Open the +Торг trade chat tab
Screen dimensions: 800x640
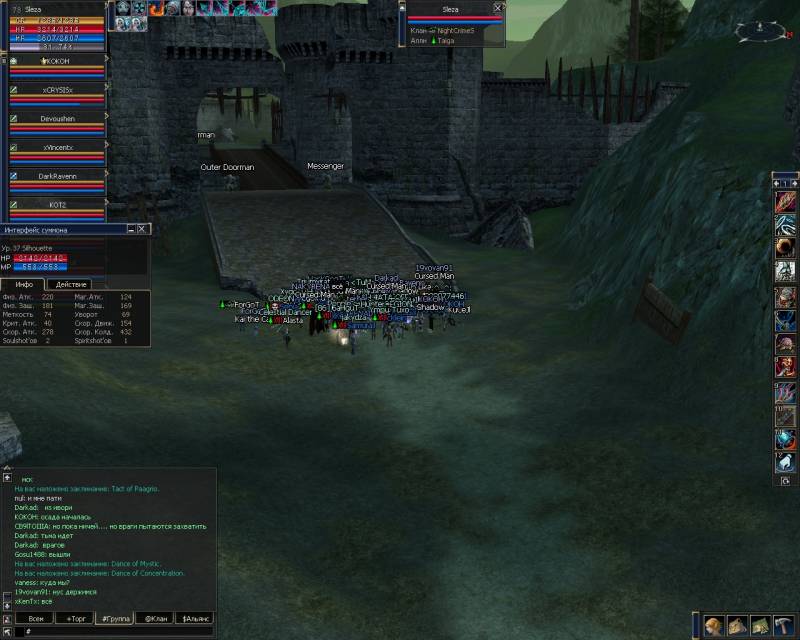coord(76,619)
